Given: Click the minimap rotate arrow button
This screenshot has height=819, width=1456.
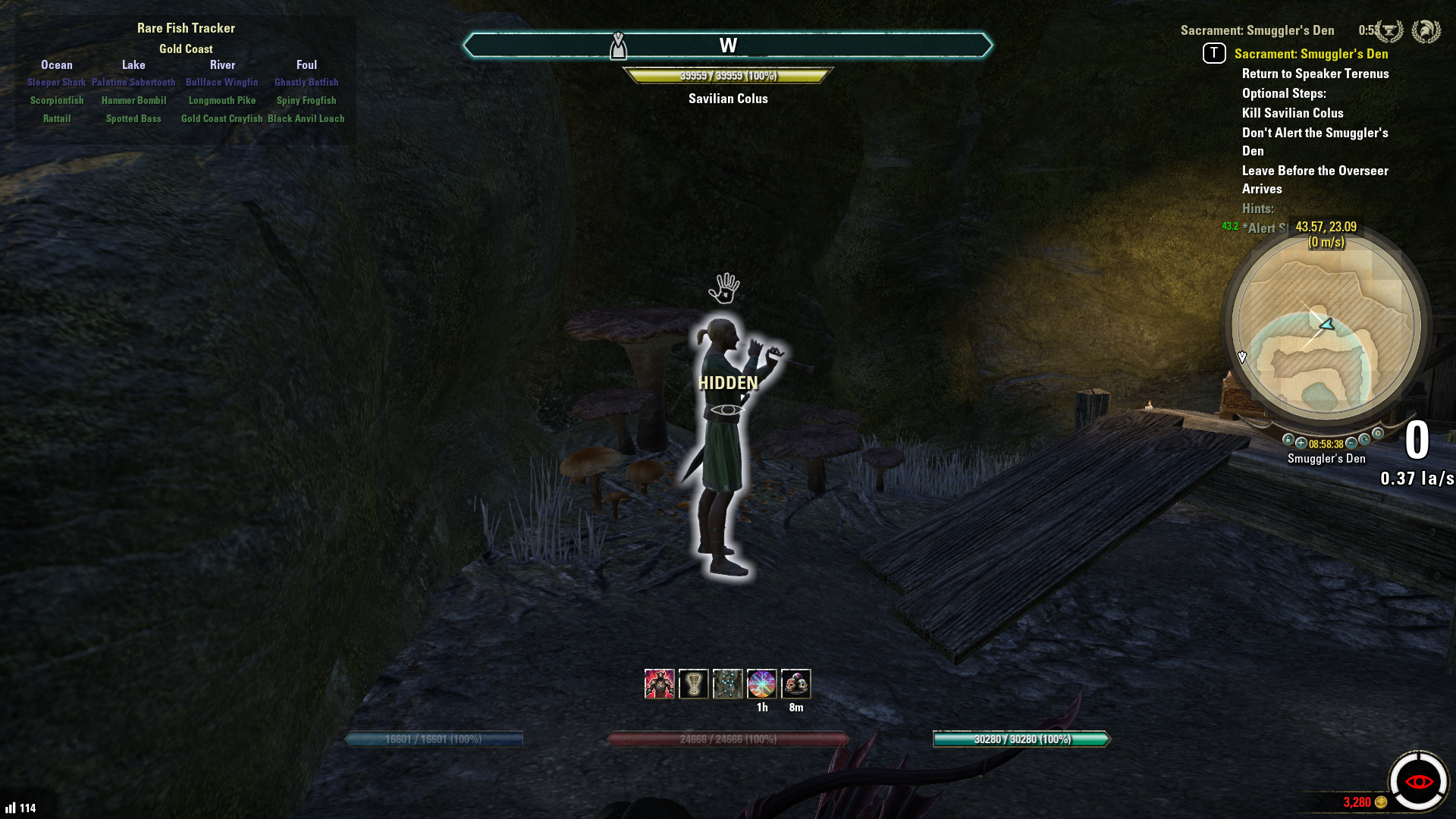Looking at the screenshot, I should [x=1364, y=439].
